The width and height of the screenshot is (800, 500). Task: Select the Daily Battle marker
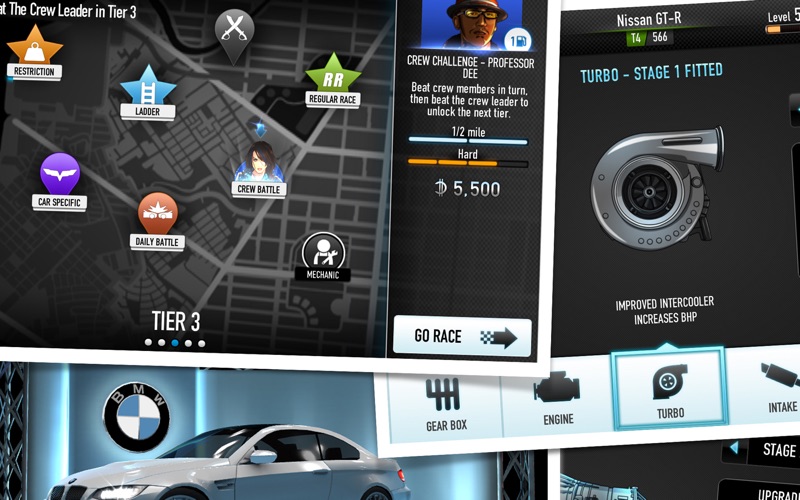point(157,218)
